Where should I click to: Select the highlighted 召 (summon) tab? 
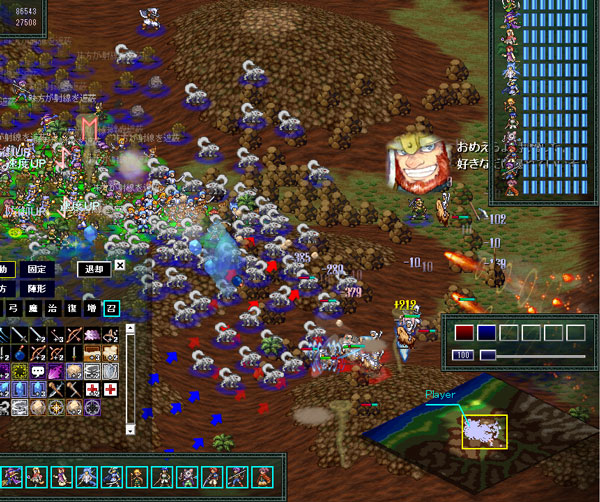[110, 308]
